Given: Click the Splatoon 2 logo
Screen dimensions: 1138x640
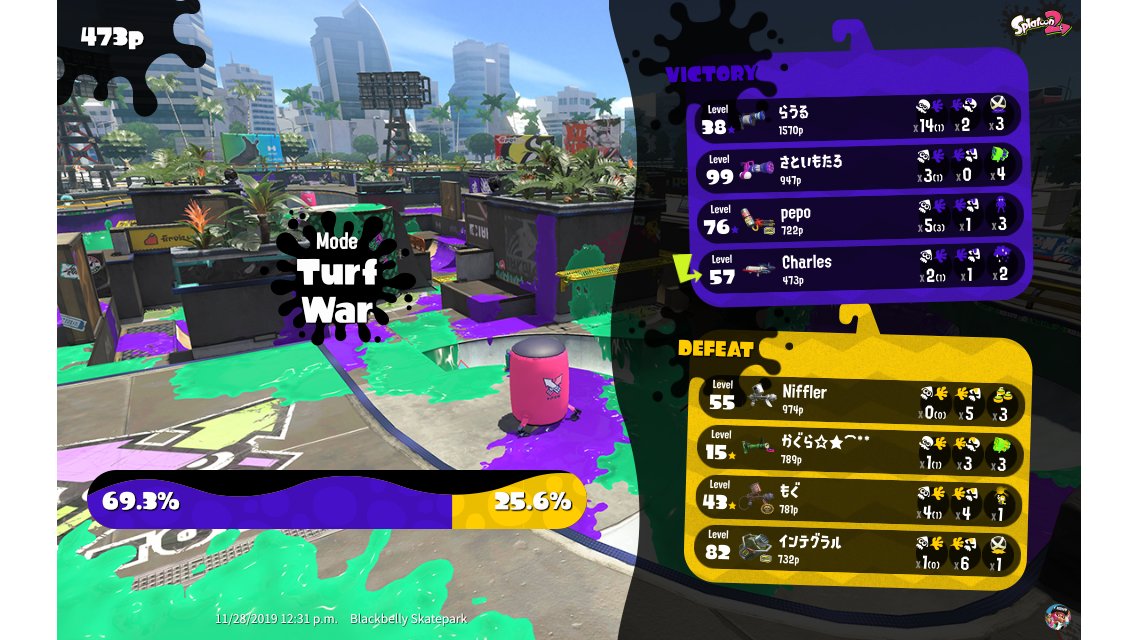Looking at the screenshot, I should (1042, 22).
